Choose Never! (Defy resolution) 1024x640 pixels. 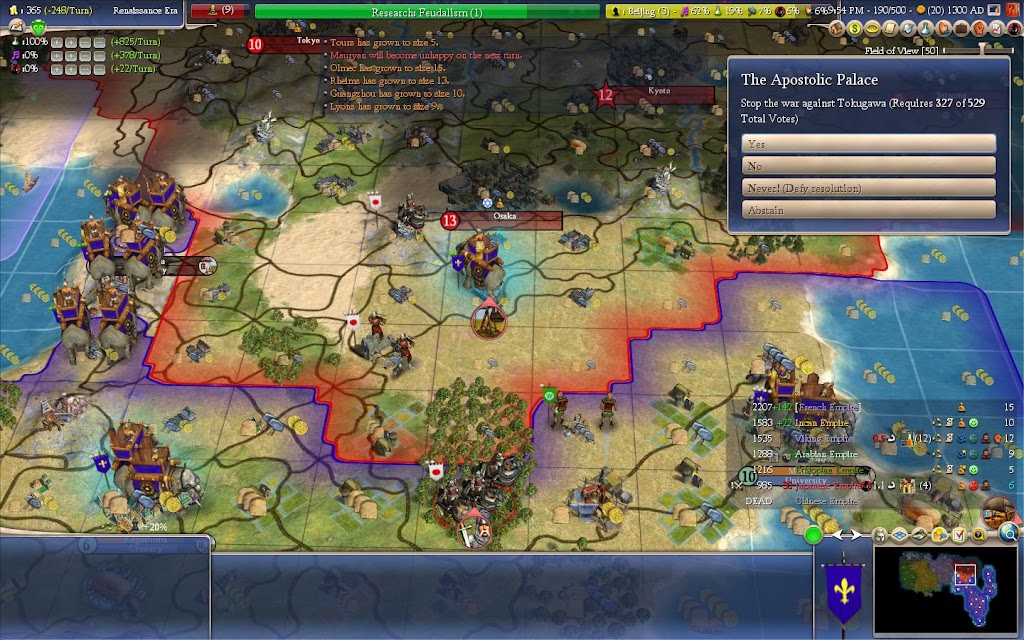point(868,188)
